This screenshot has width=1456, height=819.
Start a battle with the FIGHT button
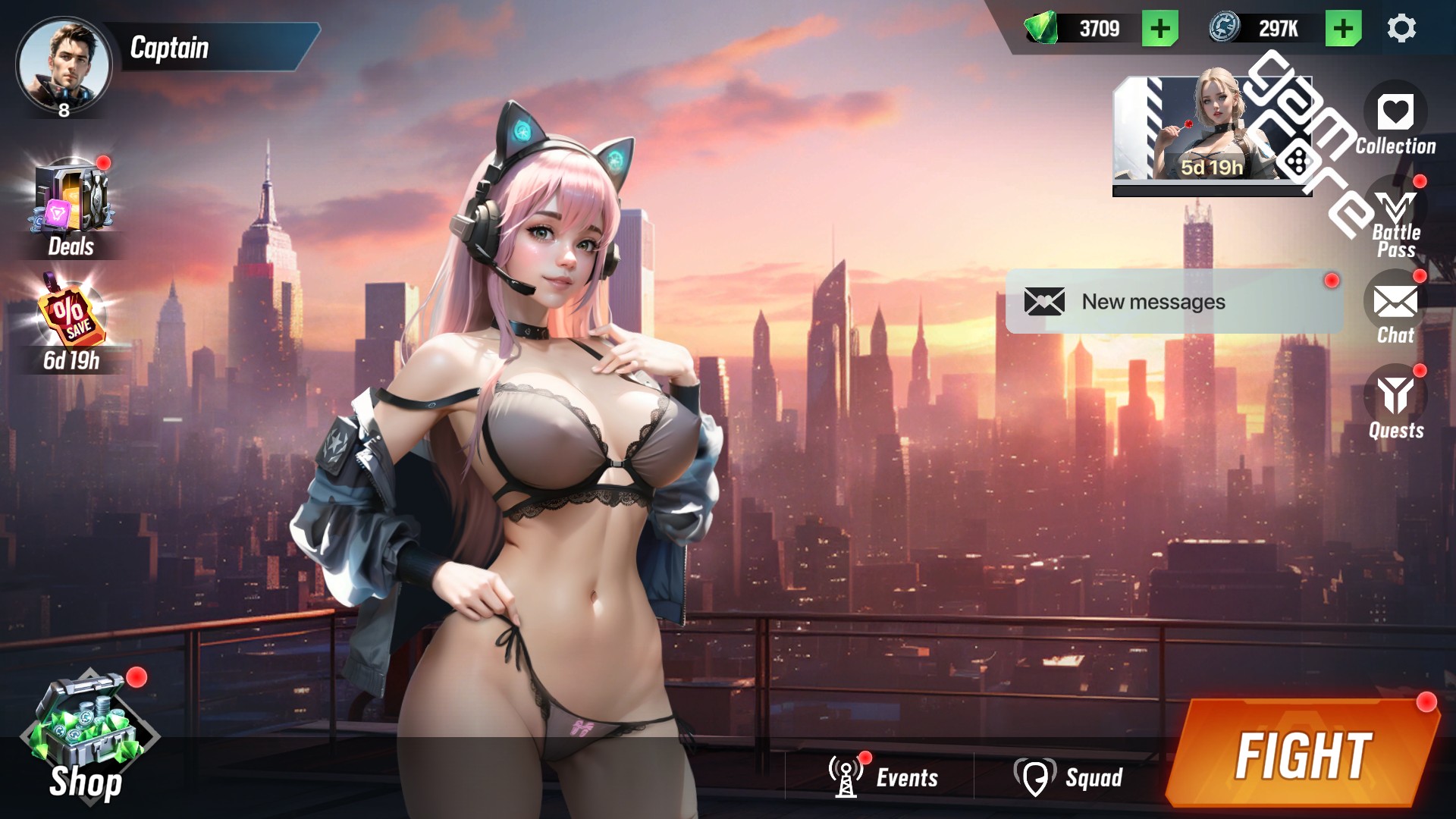pyautogui.click(x=1301, y=755)
